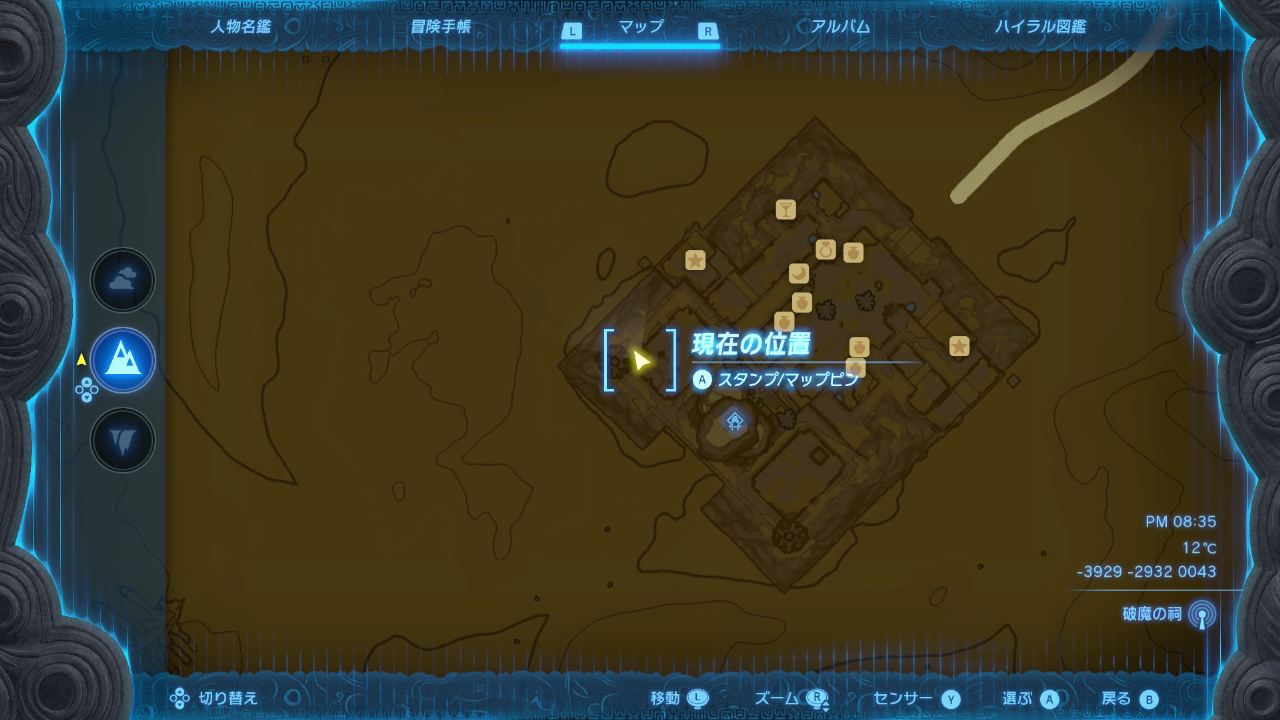Open the shrine icon below current position

point(735,422)
